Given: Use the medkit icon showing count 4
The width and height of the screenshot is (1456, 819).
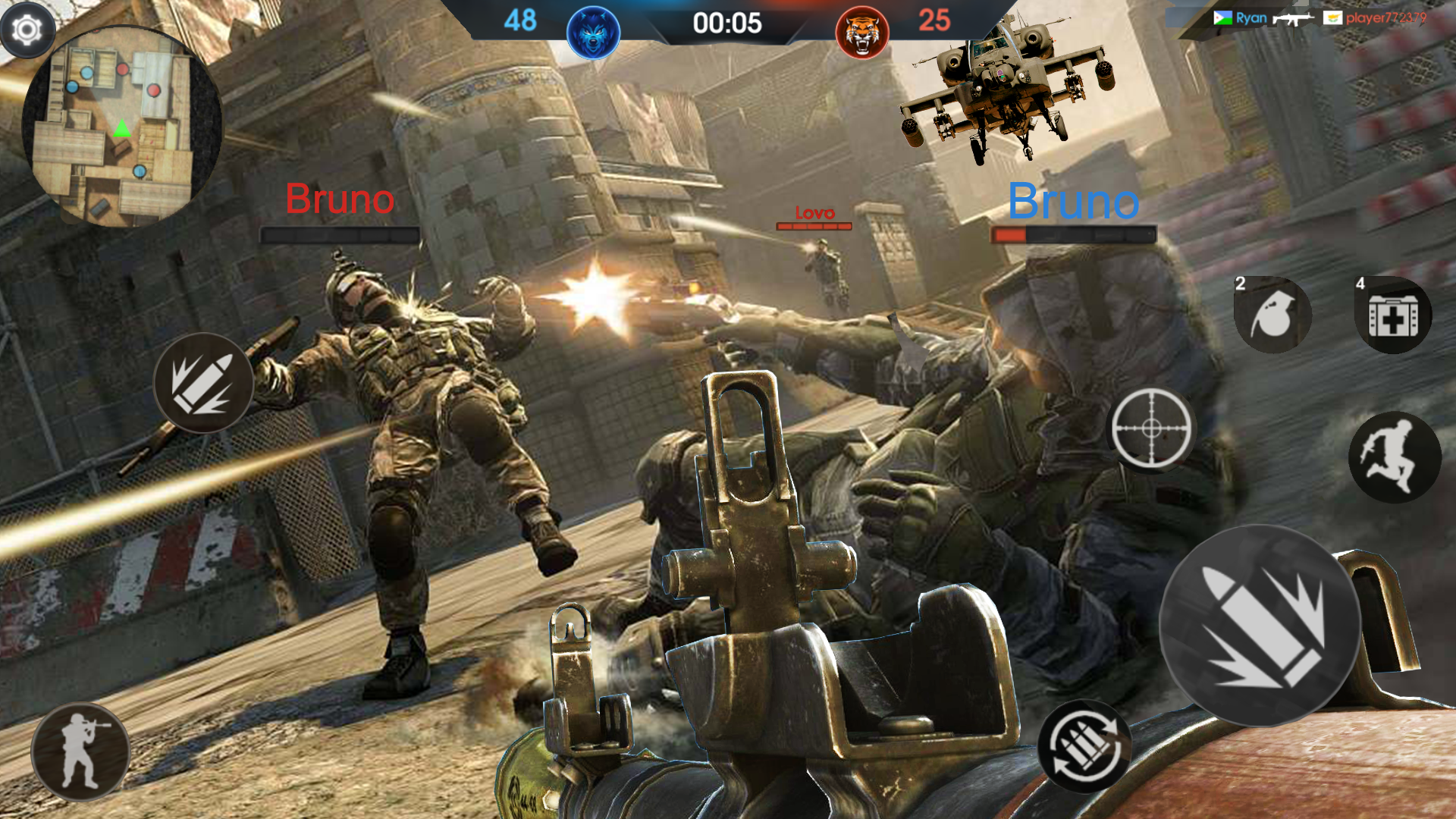Looking at the screenshot, I should [x=1394, y=313].
